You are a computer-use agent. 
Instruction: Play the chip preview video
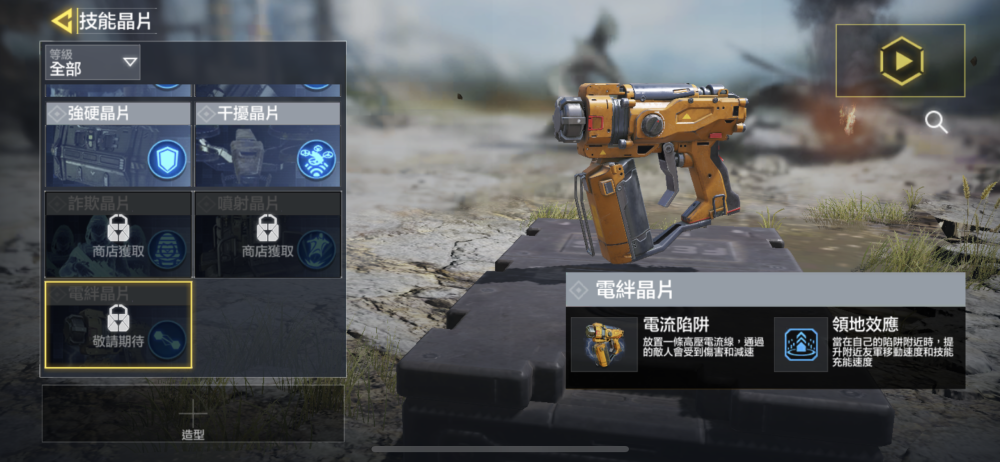[900, 61]
